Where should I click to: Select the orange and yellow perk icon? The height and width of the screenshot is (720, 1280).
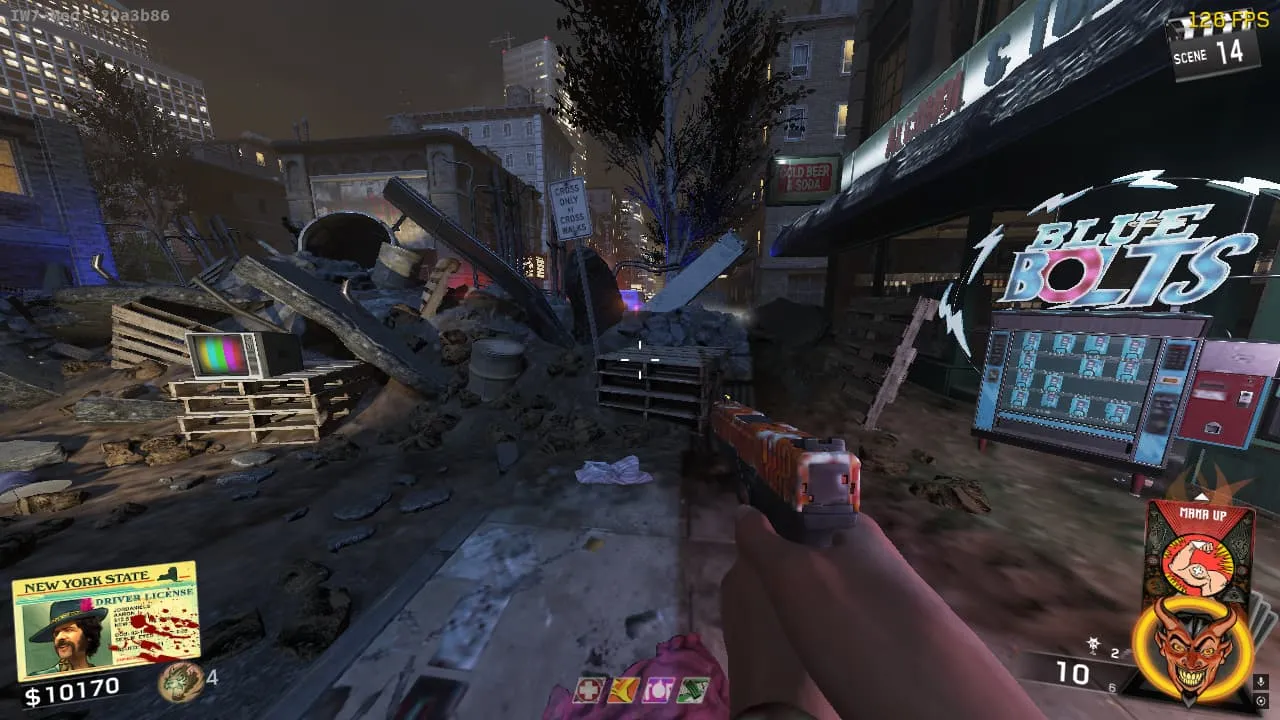(x=623, y=690)
